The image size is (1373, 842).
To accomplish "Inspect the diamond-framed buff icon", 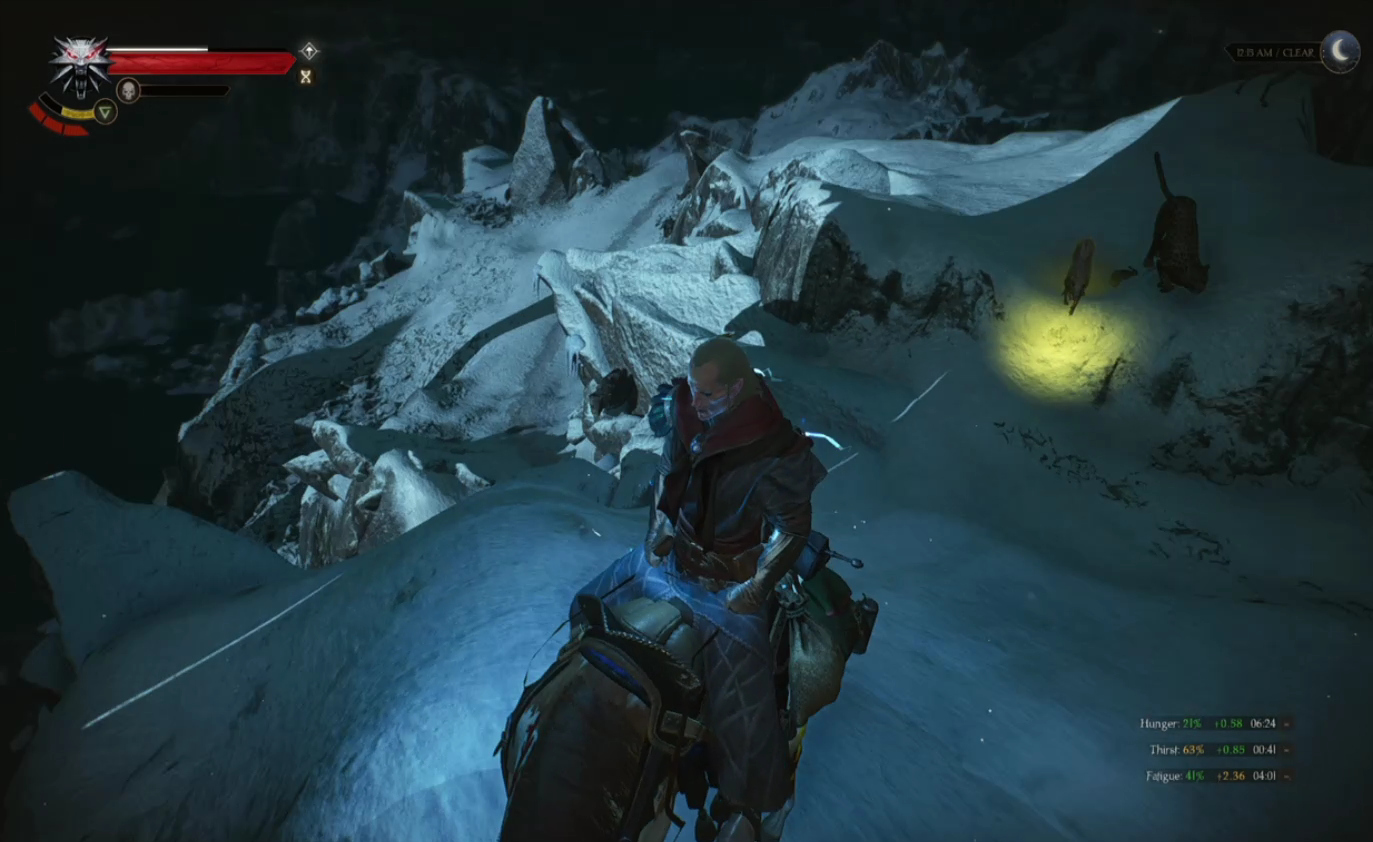I will point(309,51).
